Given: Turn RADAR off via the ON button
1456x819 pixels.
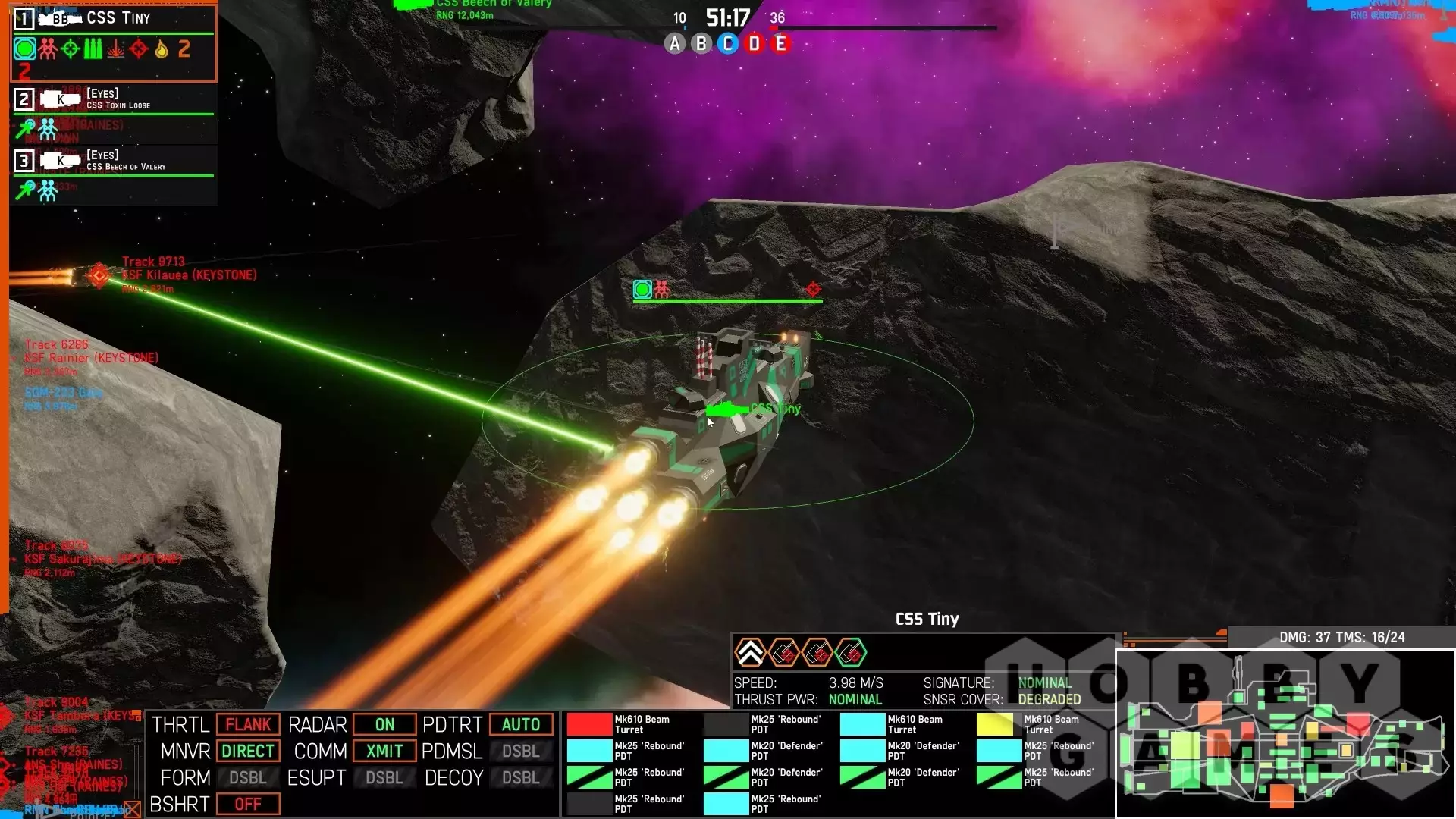Looking at the screenshot, I should click(384, 725).
